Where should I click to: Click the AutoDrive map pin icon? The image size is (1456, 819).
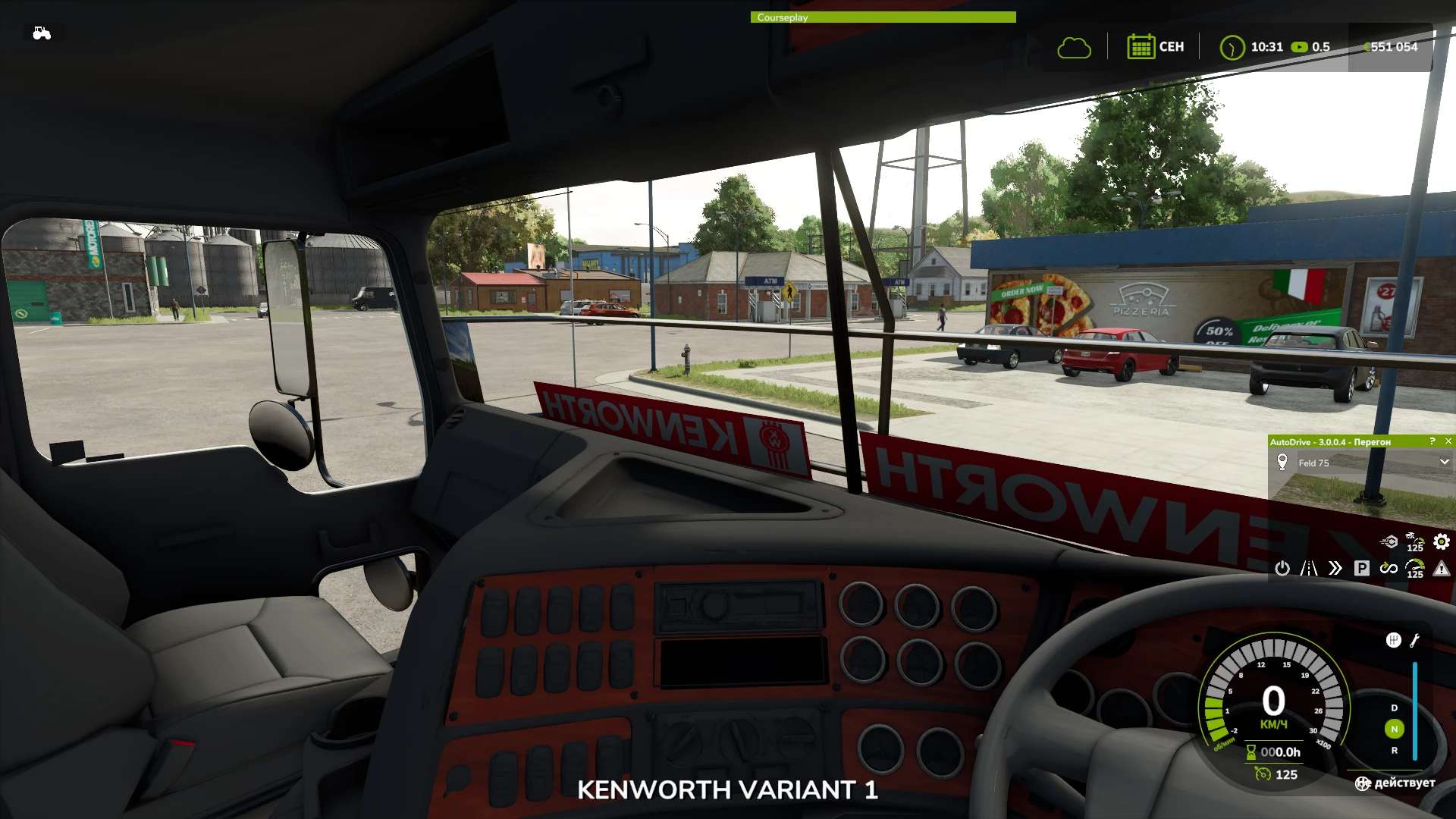[1282, 462]
